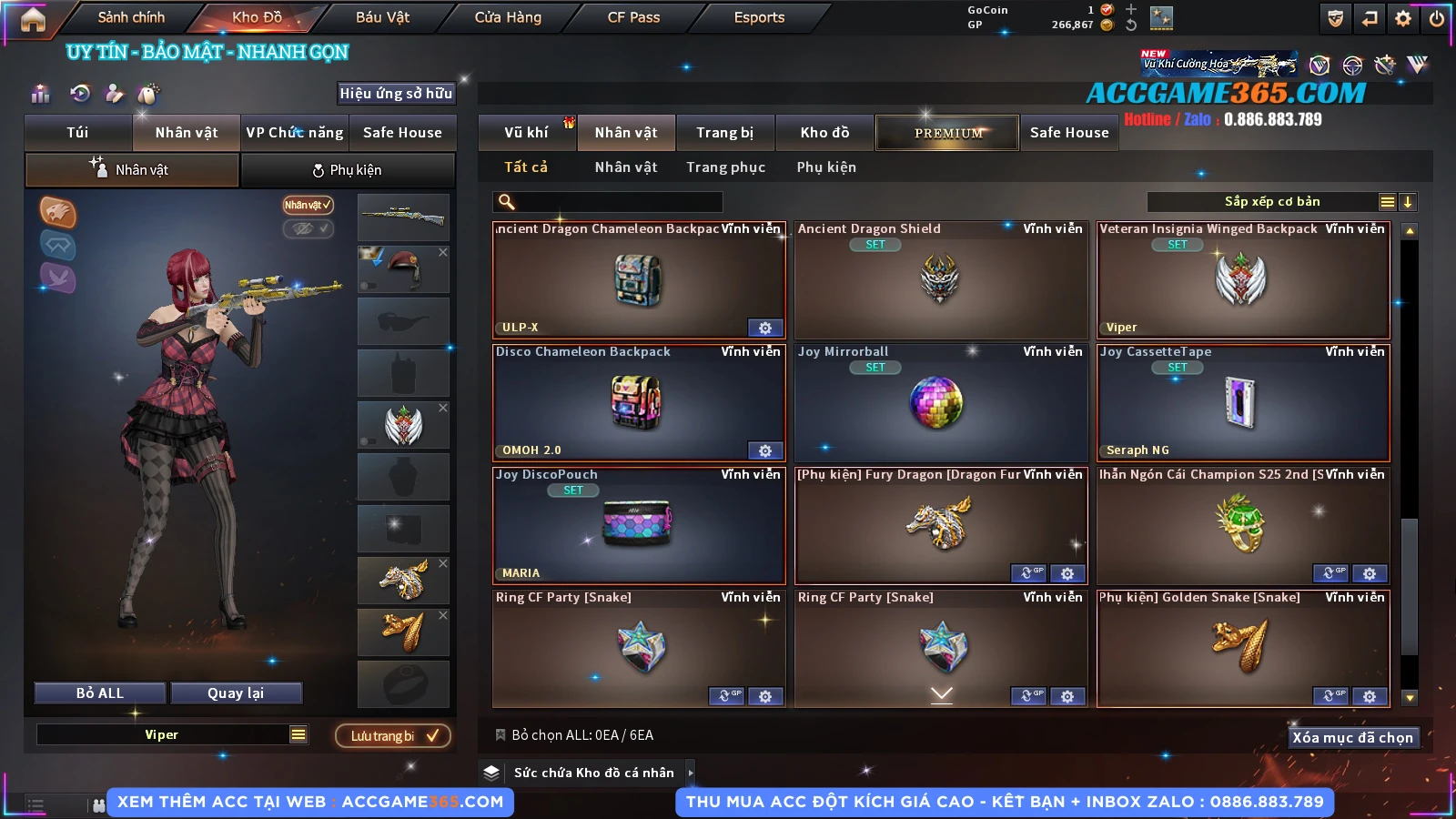The height and width of the screenshot is (819, 1456).
Task: Open the CF Pass menu
Action: (x=633, y=17)
